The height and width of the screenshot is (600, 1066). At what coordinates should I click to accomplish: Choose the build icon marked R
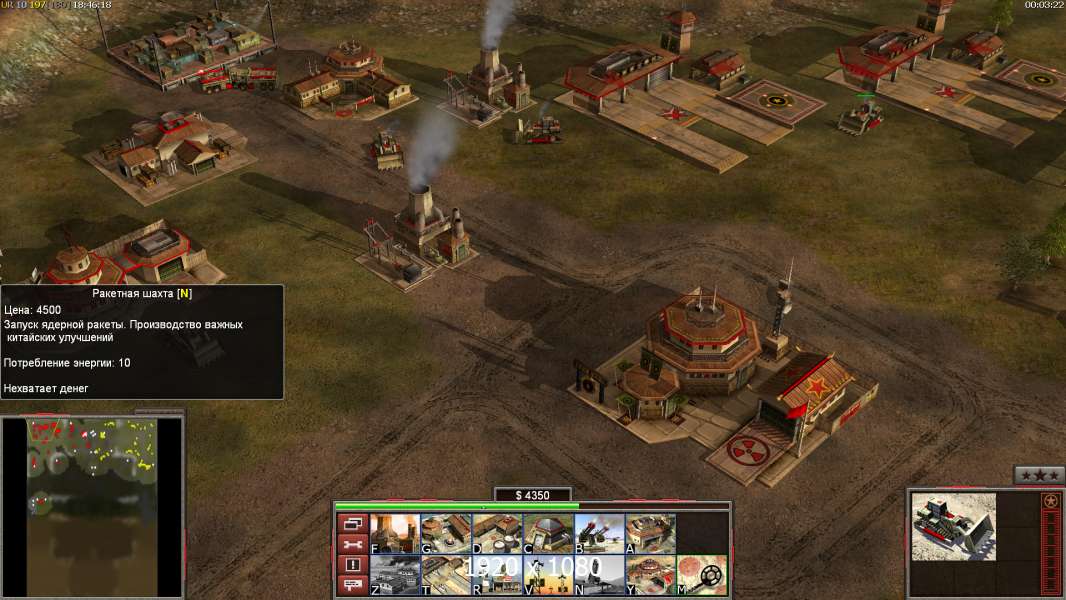click(496, 575)
